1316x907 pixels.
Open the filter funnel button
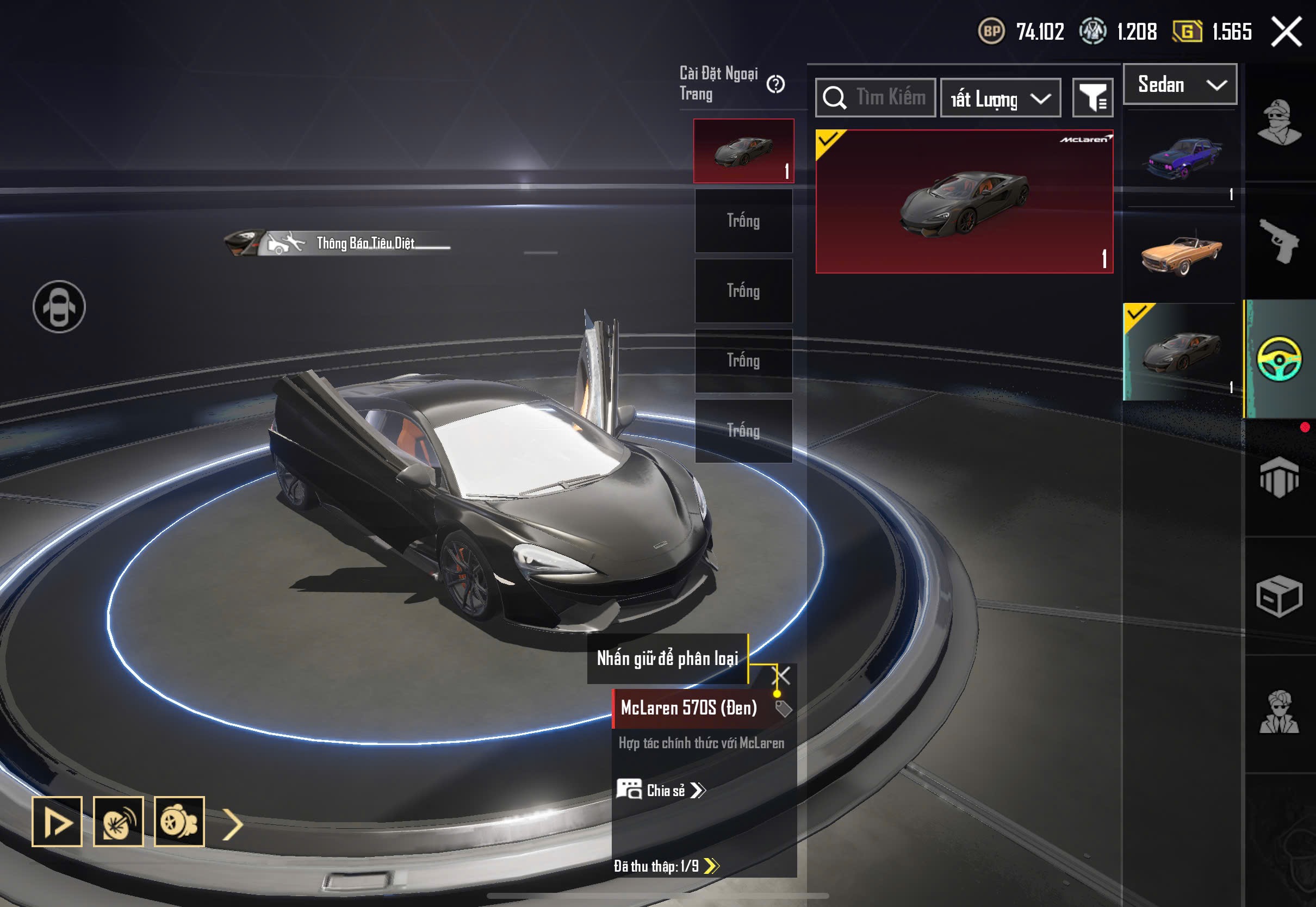pos(1092,98)
